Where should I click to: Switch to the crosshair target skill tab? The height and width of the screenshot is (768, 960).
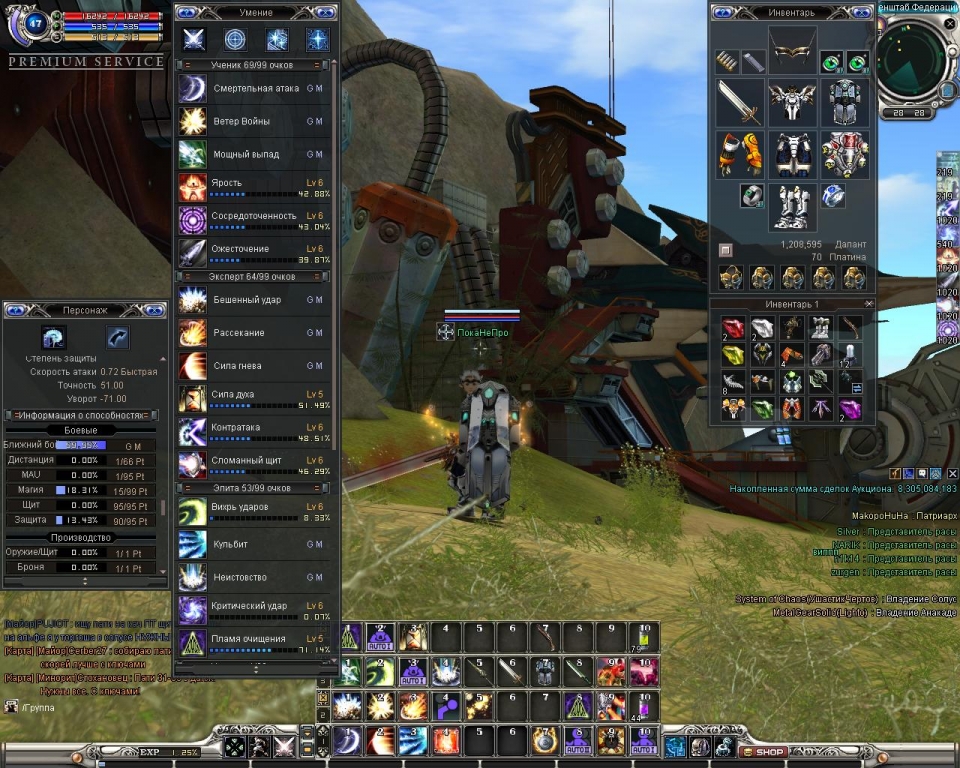tap(235, 39)
